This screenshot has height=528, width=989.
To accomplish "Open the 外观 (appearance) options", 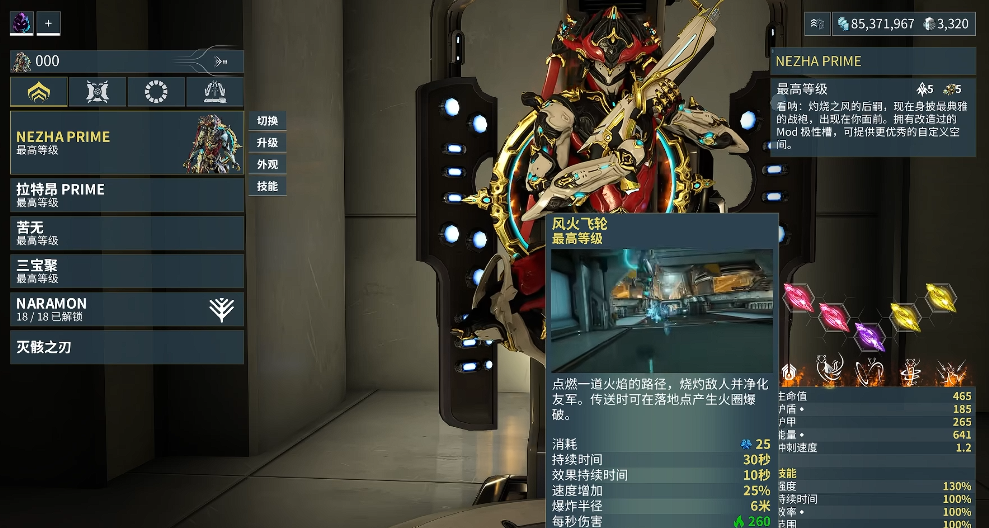I will click(267, 164).
